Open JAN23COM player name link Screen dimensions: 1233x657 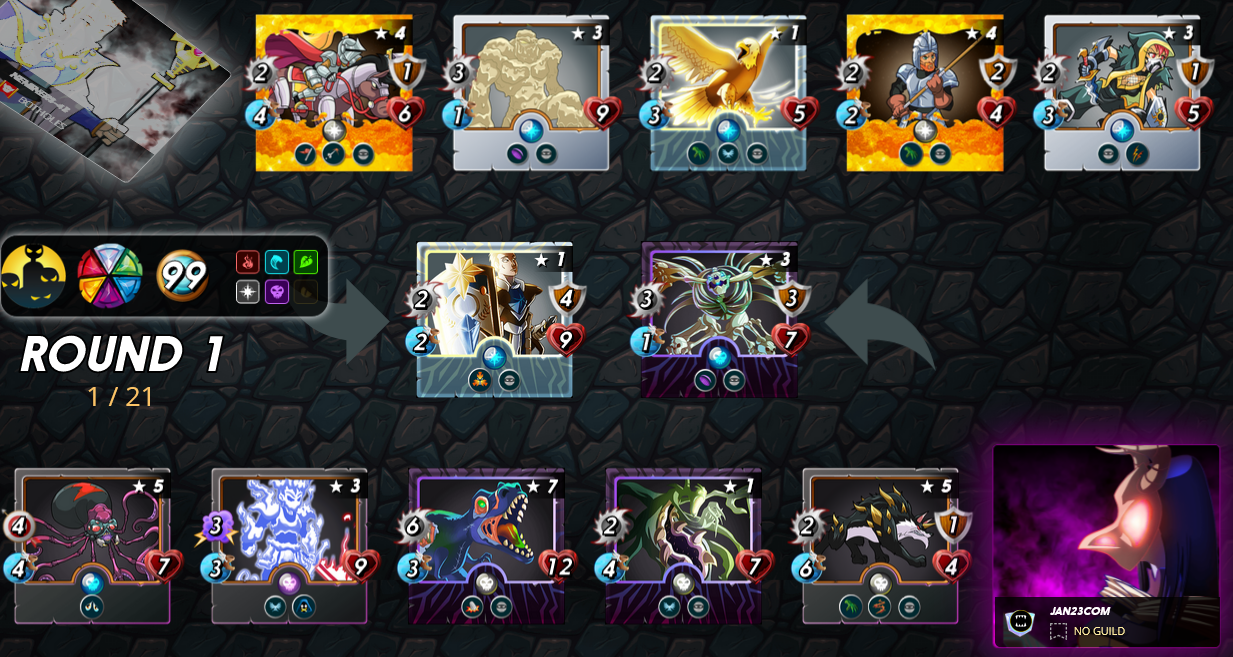tap(1080, 611)
